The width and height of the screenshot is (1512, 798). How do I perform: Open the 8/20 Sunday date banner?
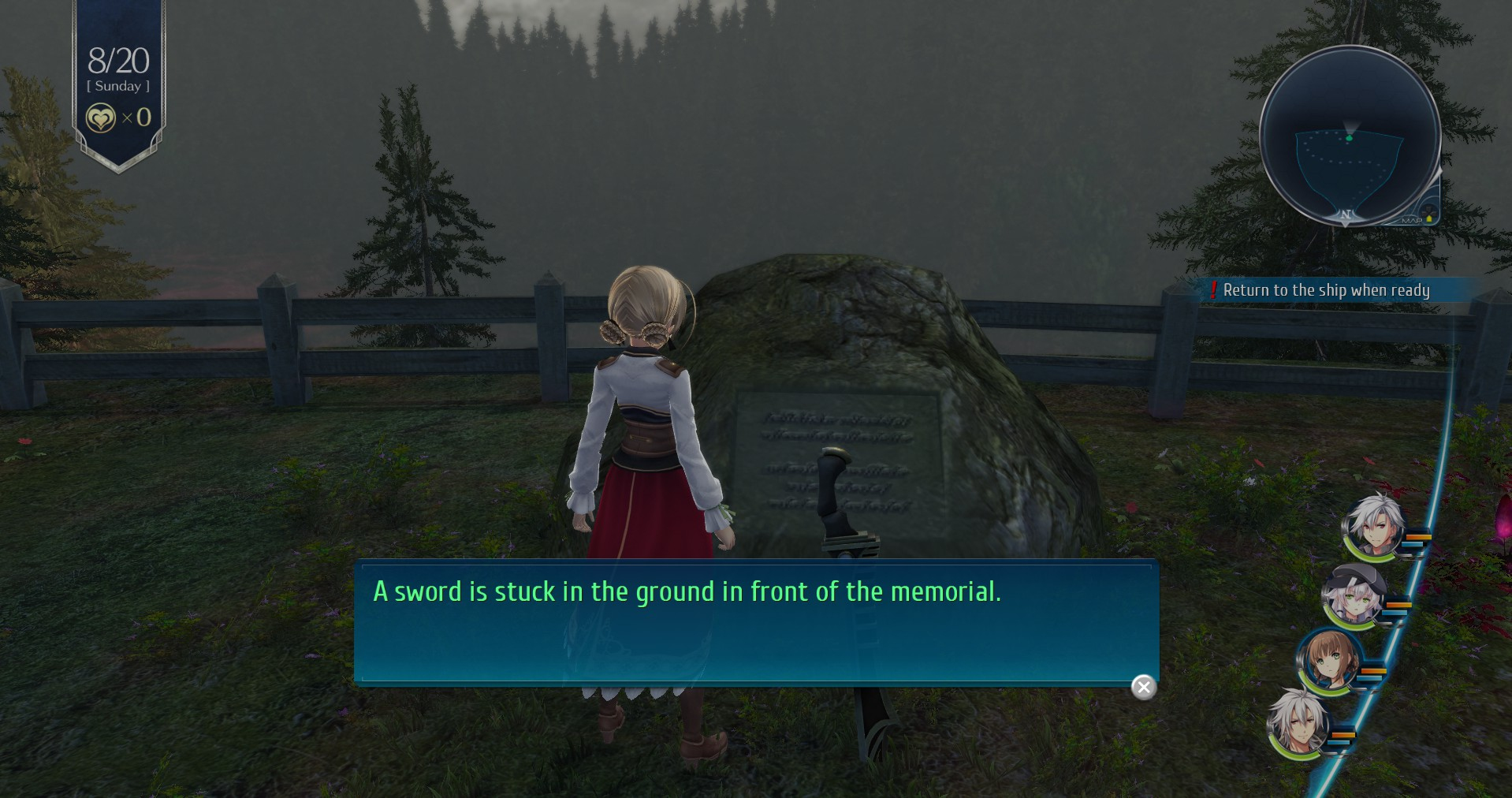(118, 69)
